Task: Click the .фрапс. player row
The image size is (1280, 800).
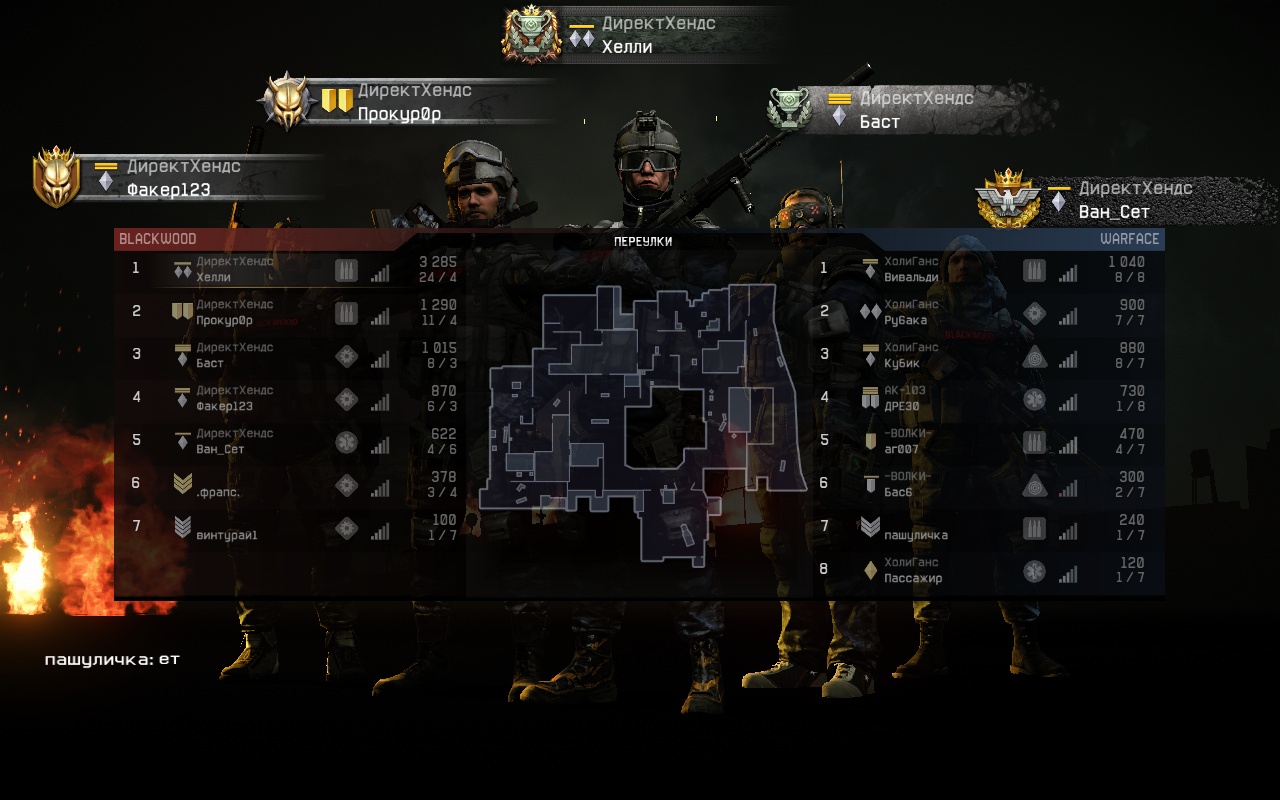Action: [290, 485]
